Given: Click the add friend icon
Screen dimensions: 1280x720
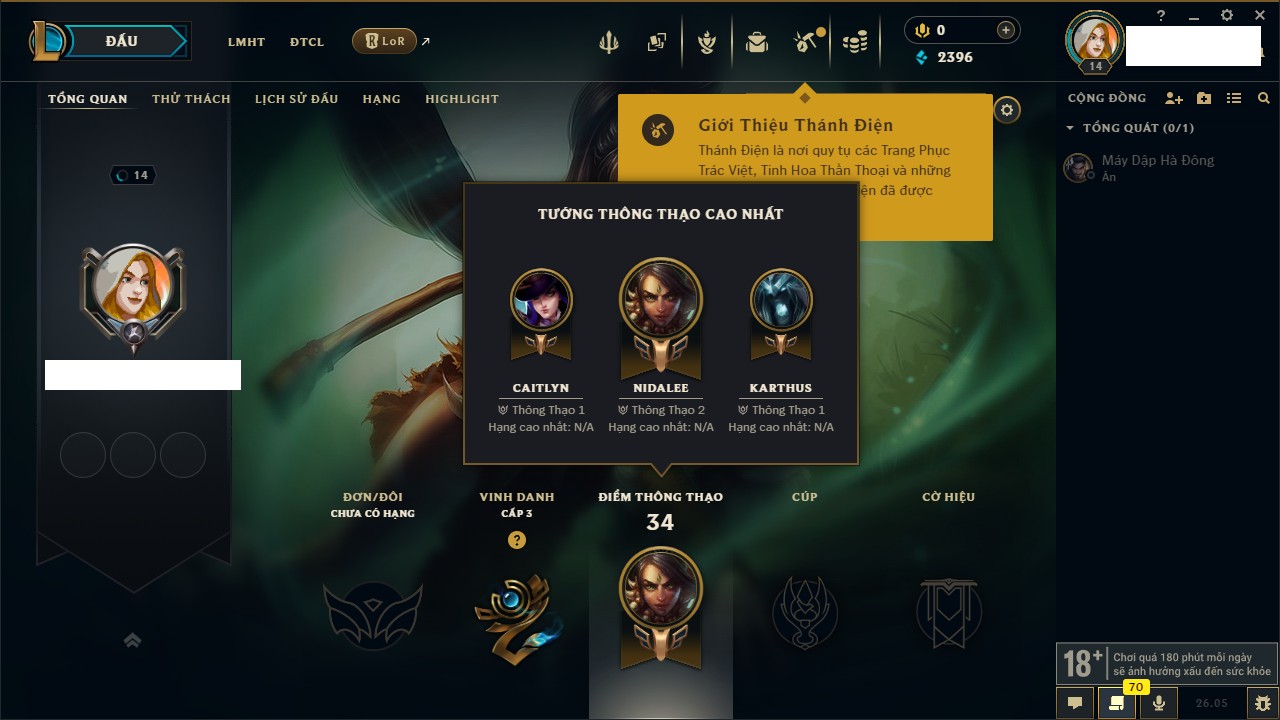Looking at the screenshot, I should click(1174, 98).
